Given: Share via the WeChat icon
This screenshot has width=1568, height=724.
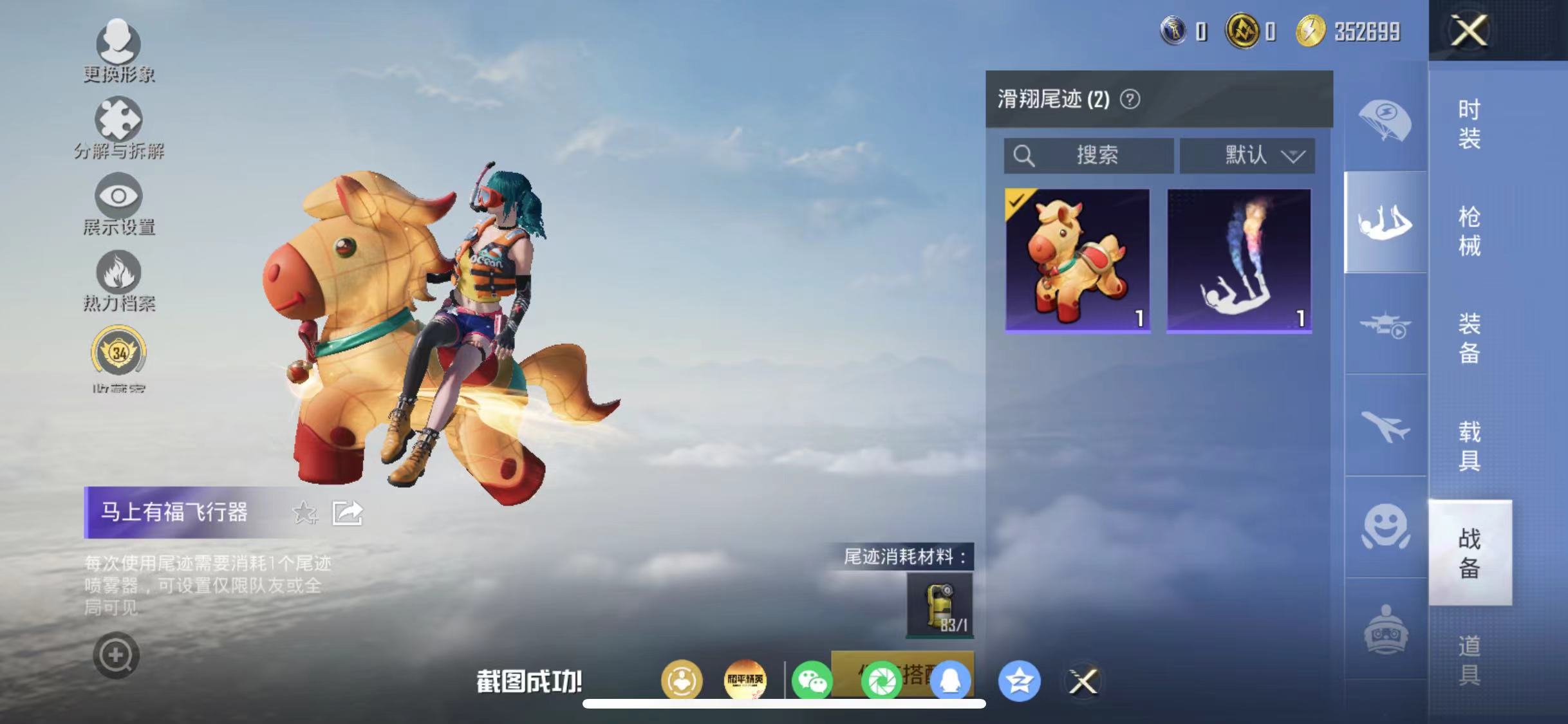Looking at the screenshot, I should pyautogui.click(x=814, y=680).
